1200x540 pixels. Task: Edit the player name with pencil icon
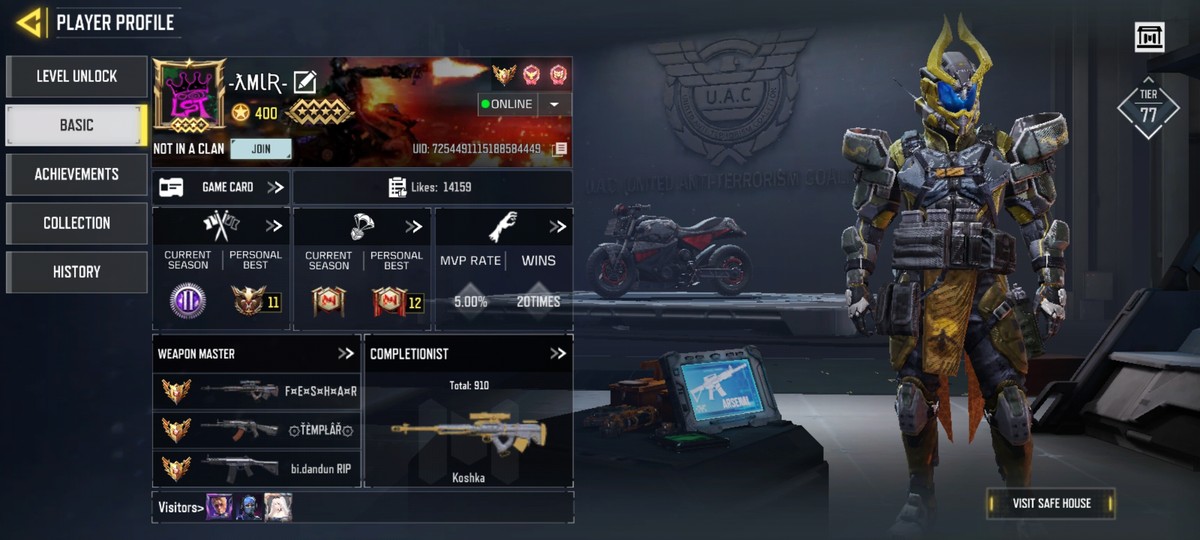[x=305, y=83]
